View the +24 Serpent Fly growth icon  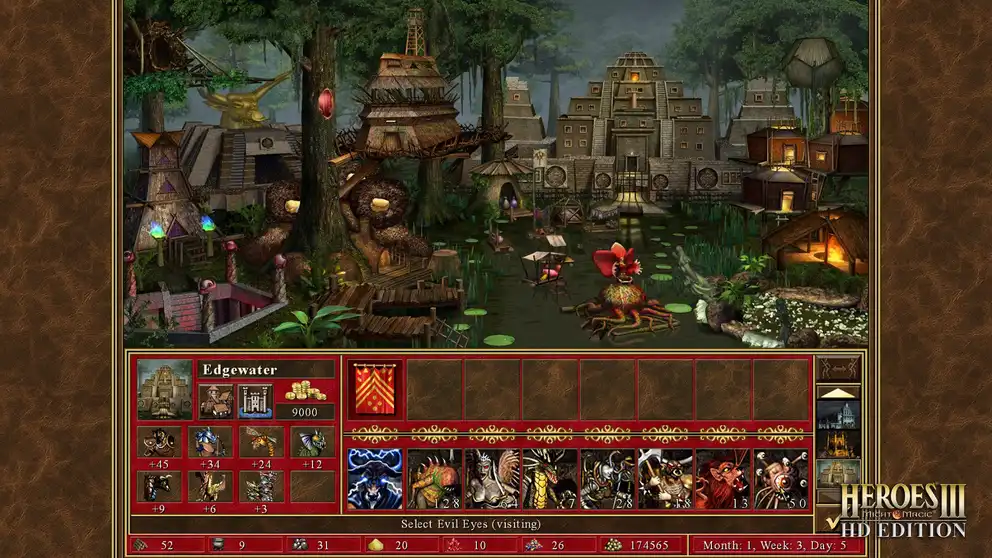(262, 442)
